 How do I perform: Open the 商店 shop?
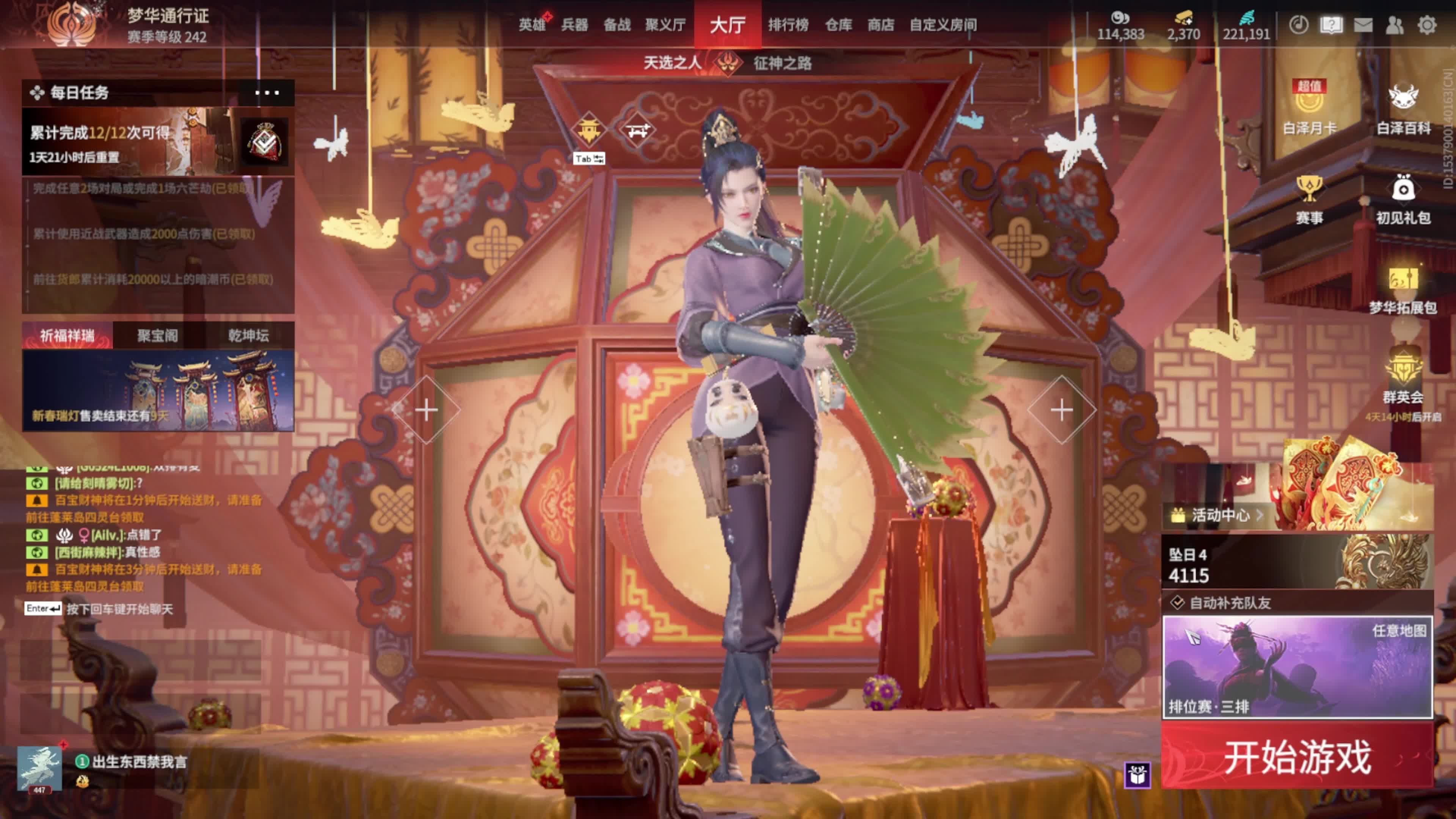click(x=880, y=25)
